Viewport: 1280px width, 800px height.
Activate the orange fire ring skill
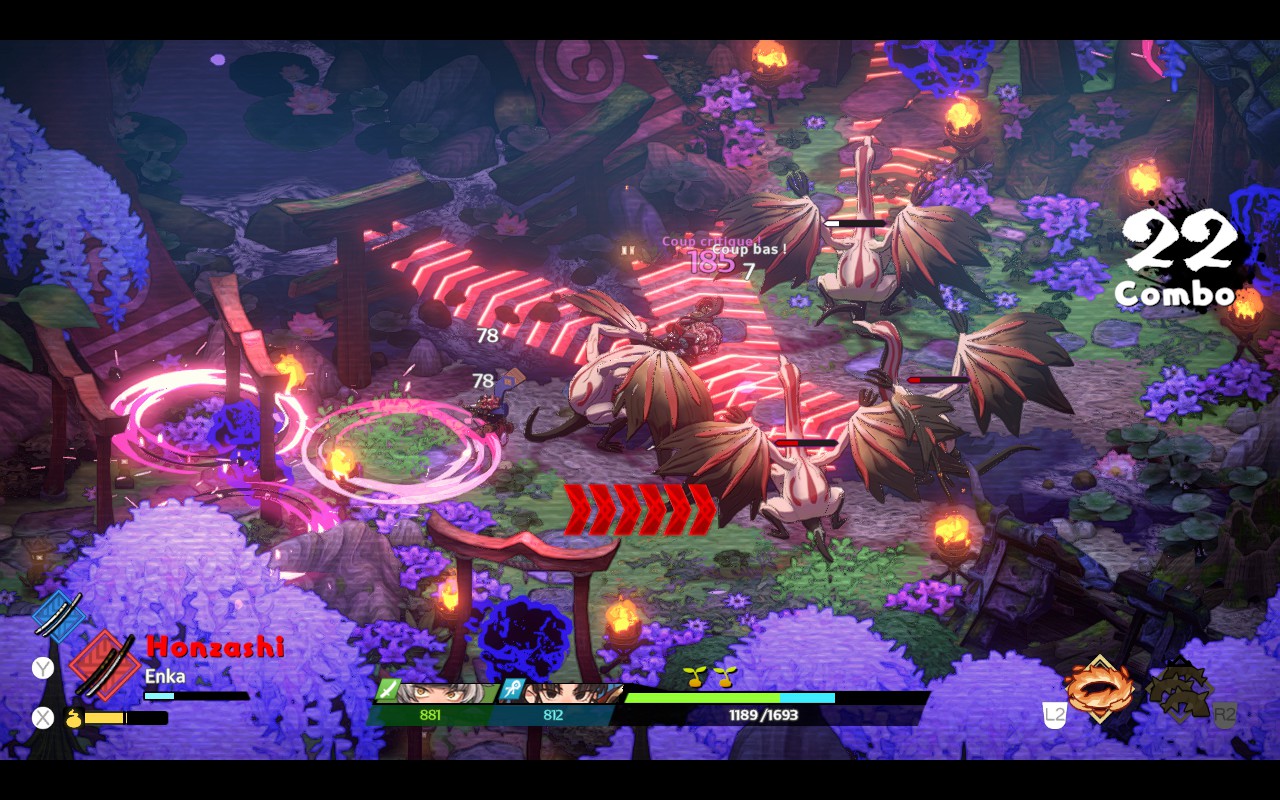pos(1100,690)
